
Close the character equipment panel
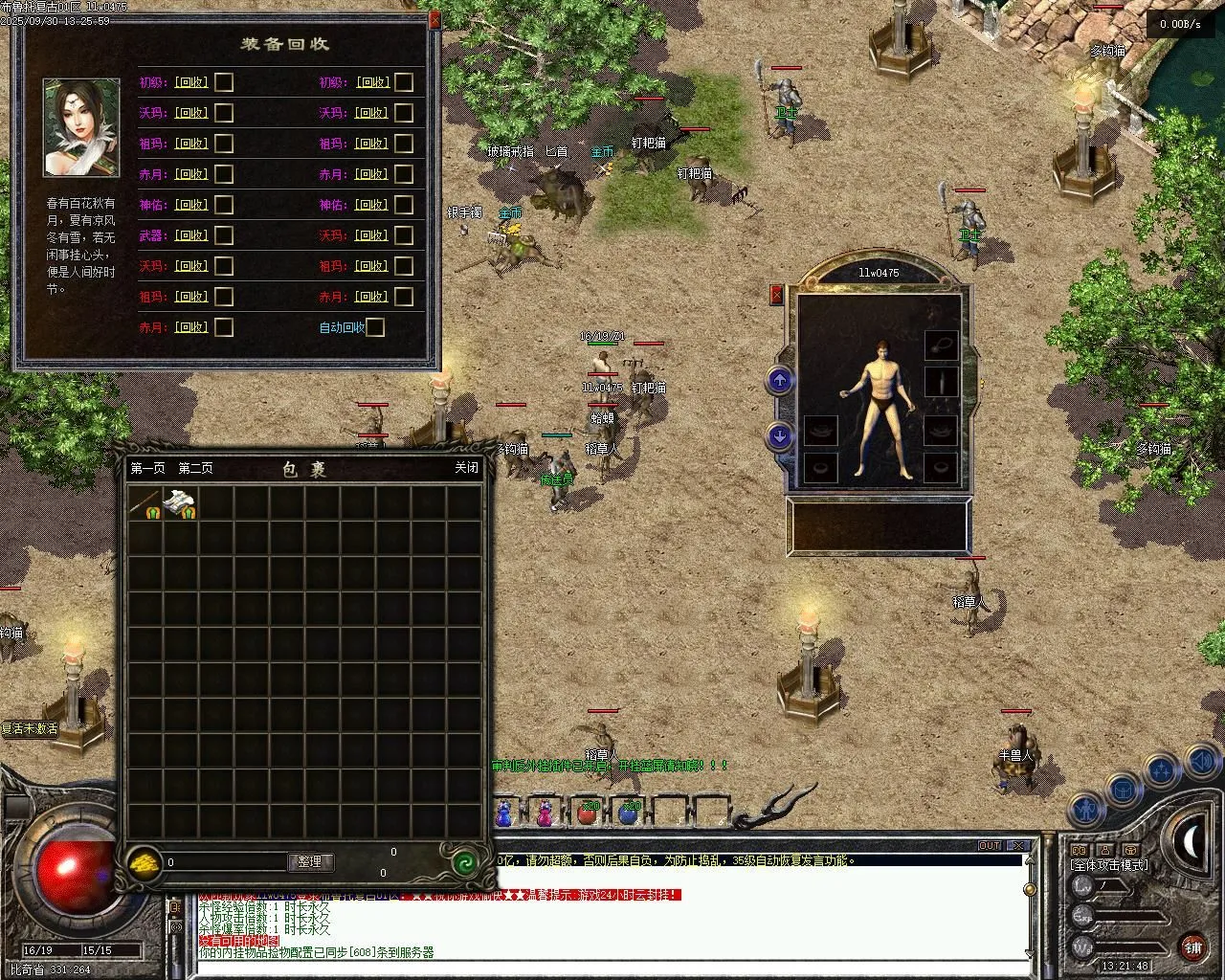(777, 295)
